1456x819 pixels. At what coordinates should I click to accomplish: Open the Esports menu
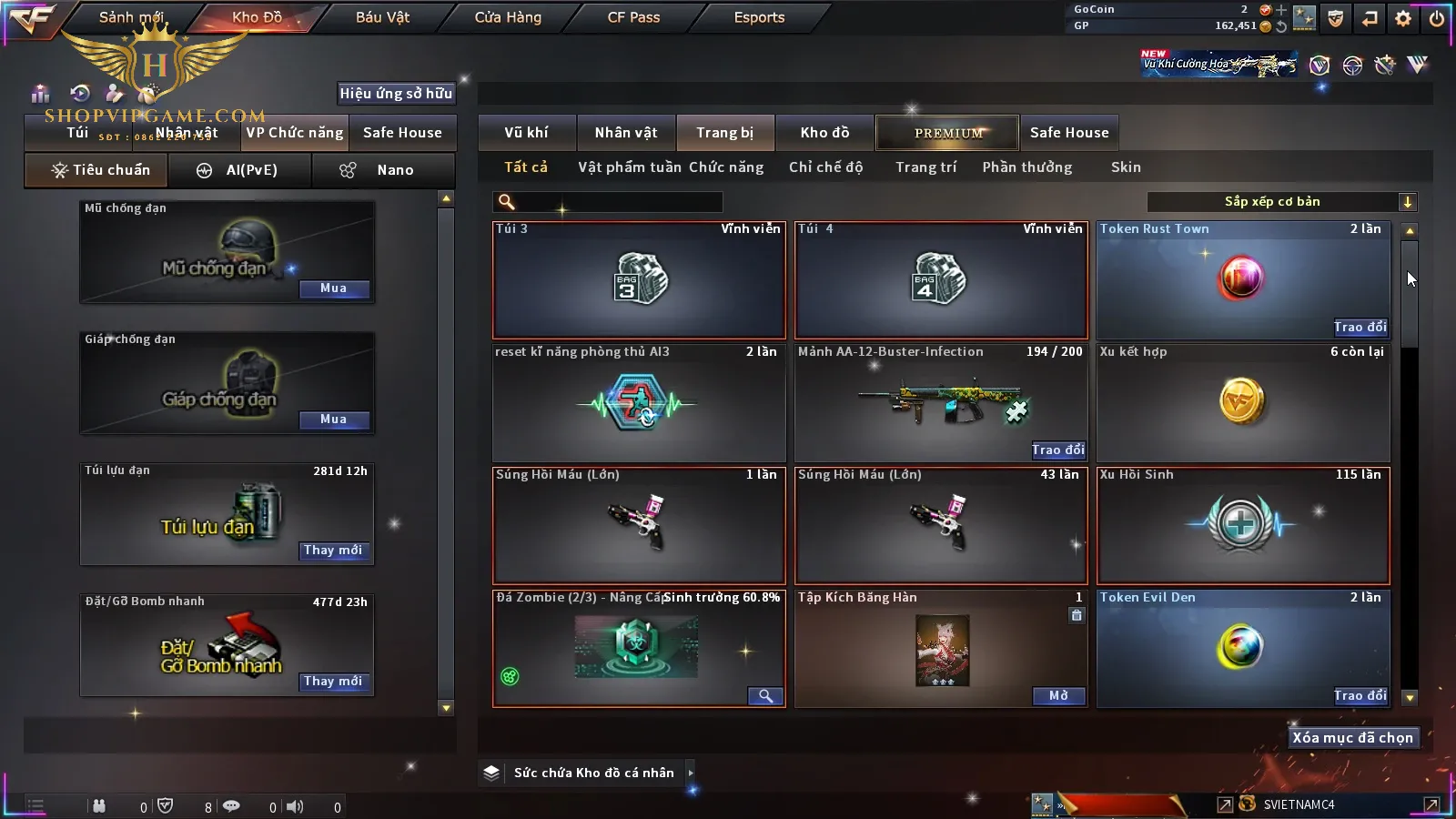[759, 17]
